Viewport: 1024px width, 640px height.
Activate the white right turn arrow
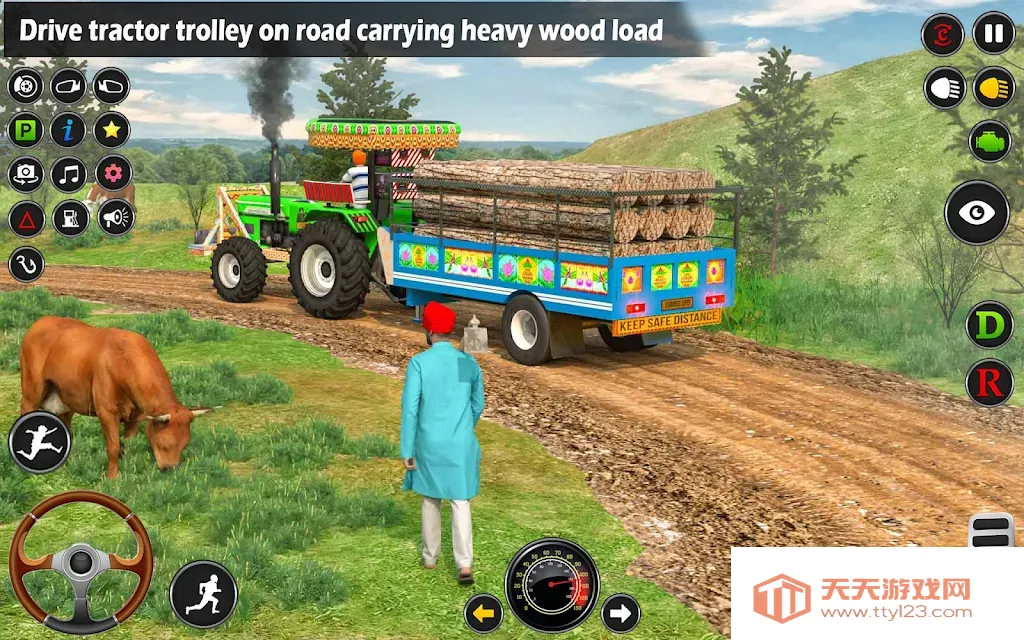620,612
